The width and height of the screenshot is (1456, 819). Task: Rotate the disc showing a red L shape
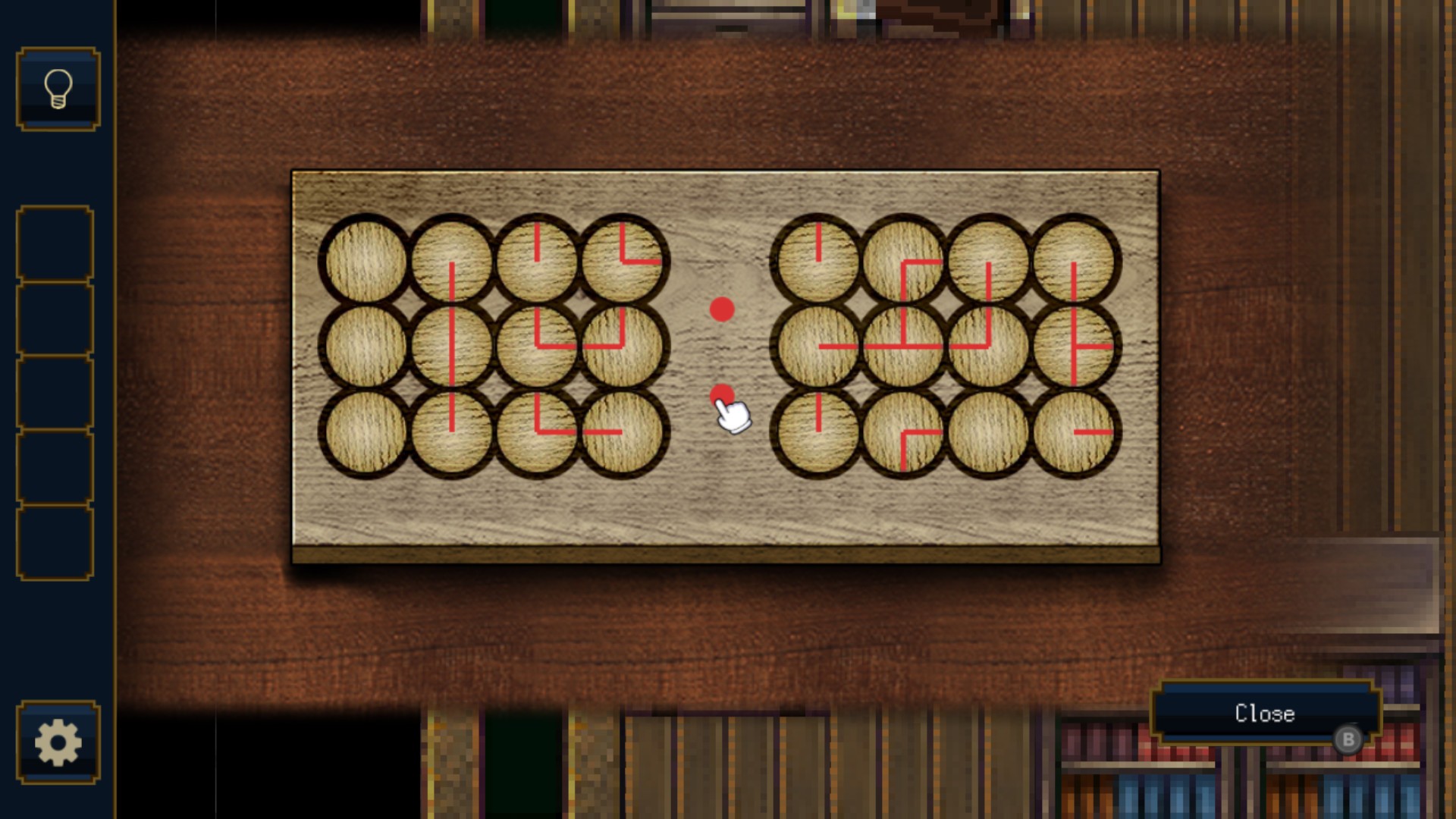click(x=624, y=259)
